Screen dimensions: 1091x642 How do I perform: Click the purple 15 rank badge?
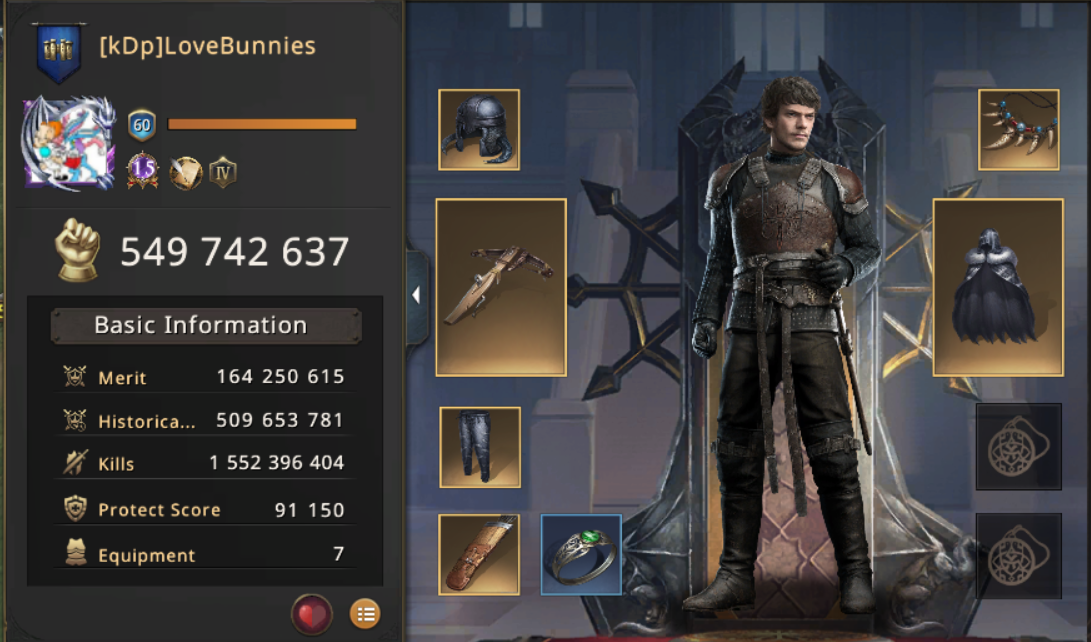(143, 172)
